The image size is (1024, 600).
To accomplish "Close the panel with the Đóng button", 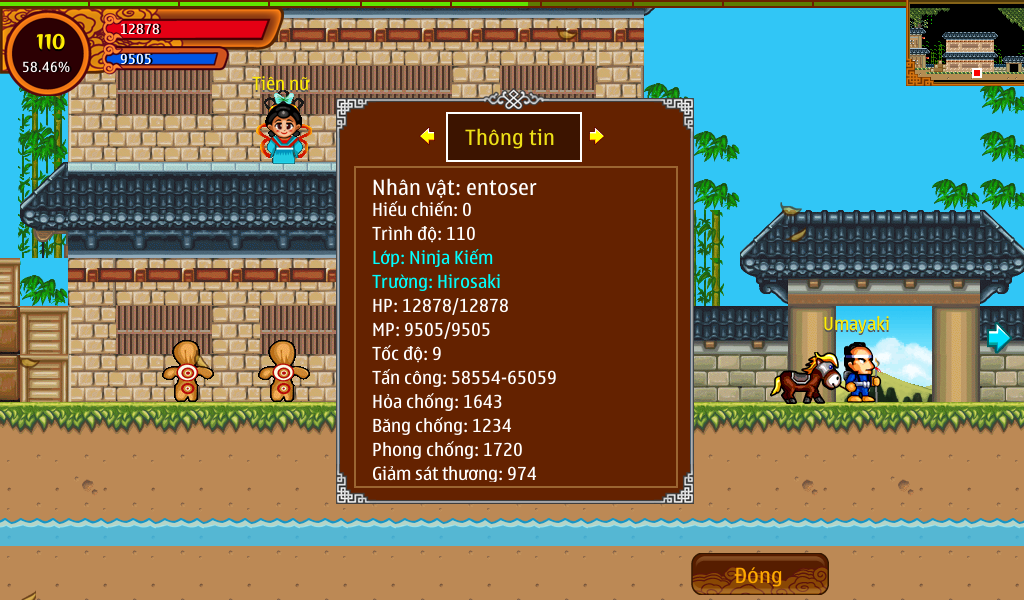I will click(759, 575).
